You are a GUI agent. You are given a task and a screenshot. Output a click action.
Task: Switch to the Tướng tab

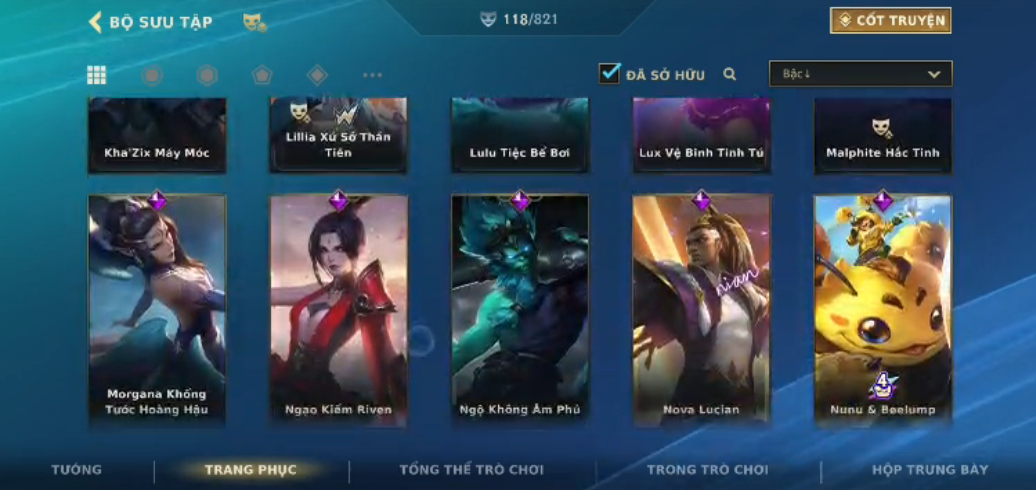[x=77, y=470]
